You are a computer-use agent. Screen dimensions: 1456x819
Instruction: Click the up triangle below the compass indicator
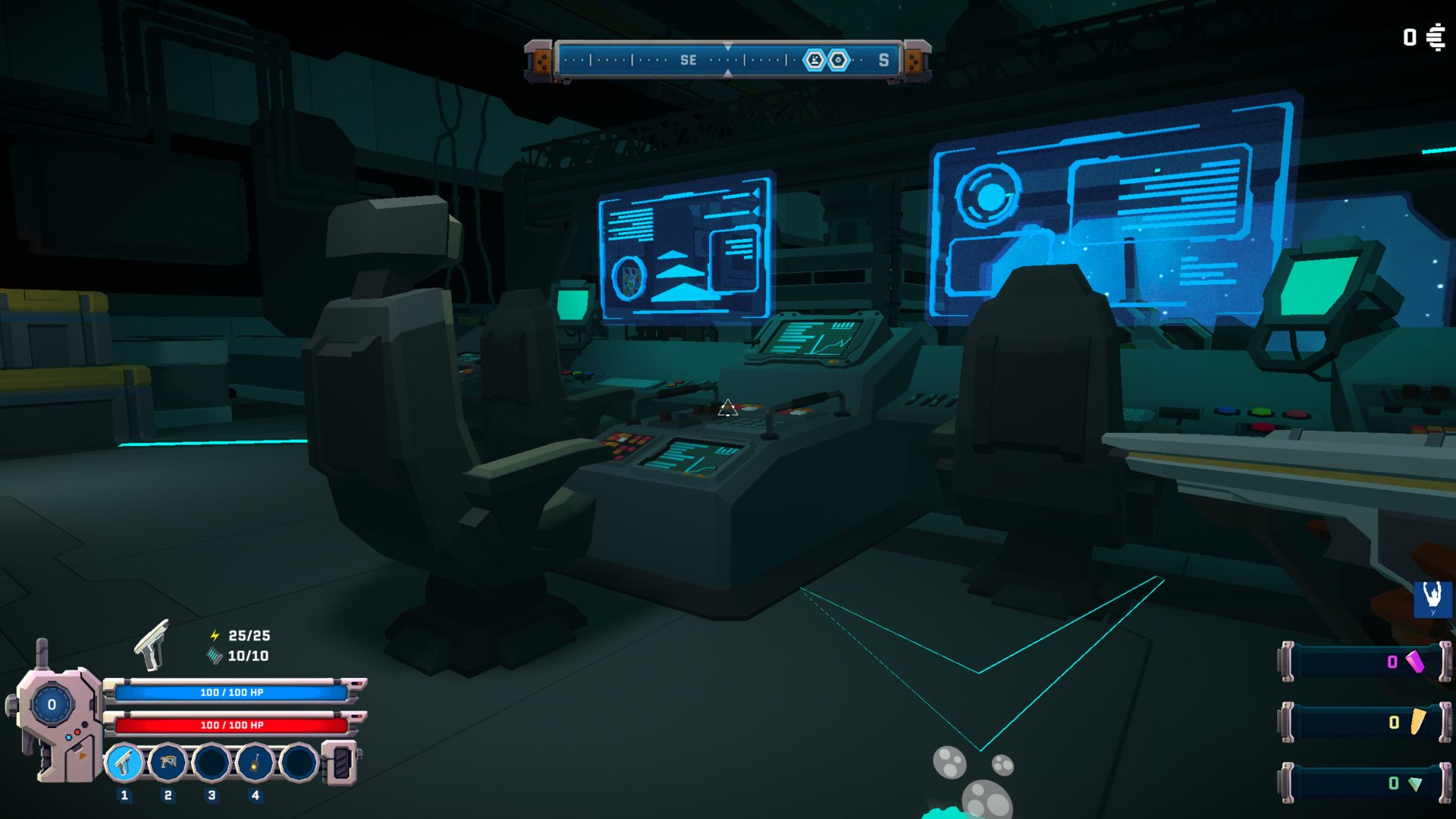click(x=728, y=73)
